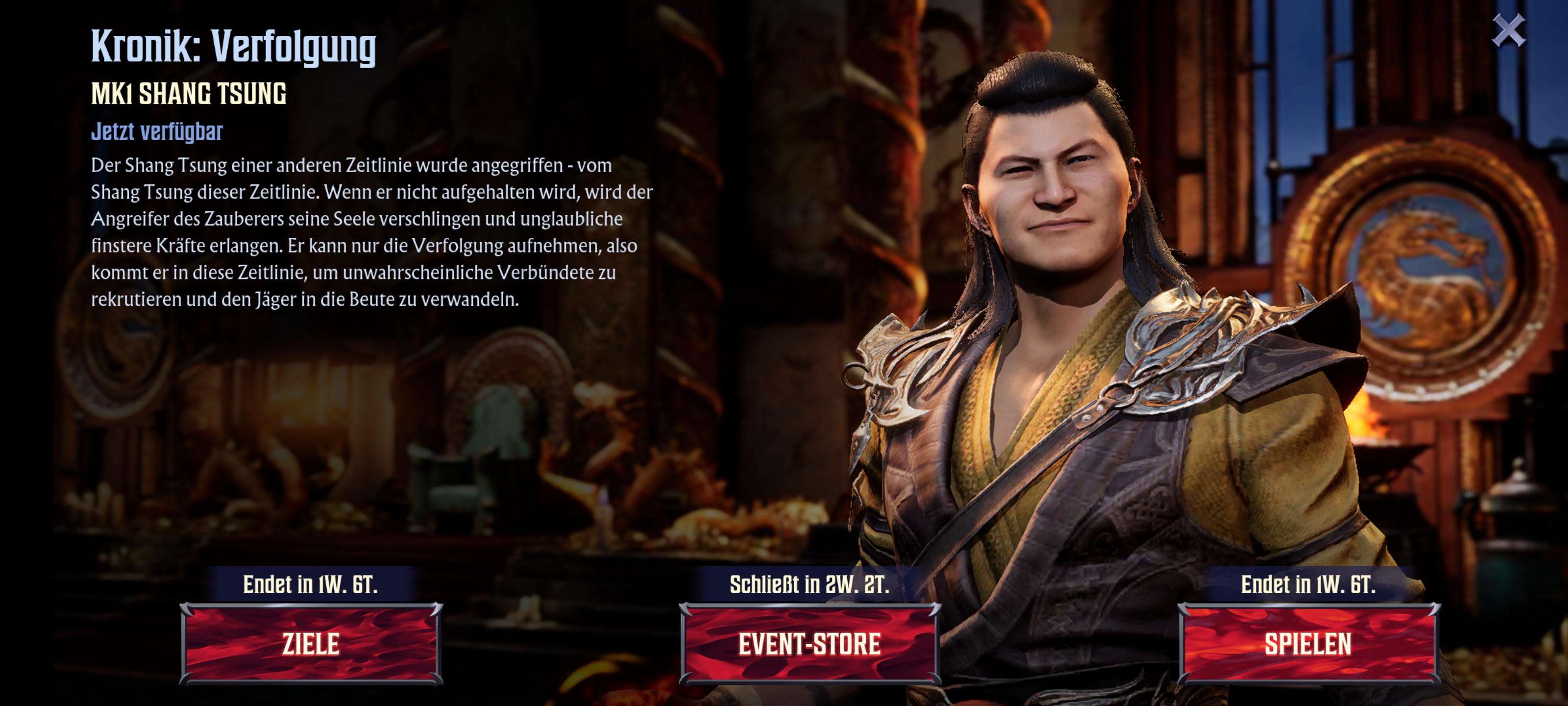Open the ZIELE objectives button

311,644
